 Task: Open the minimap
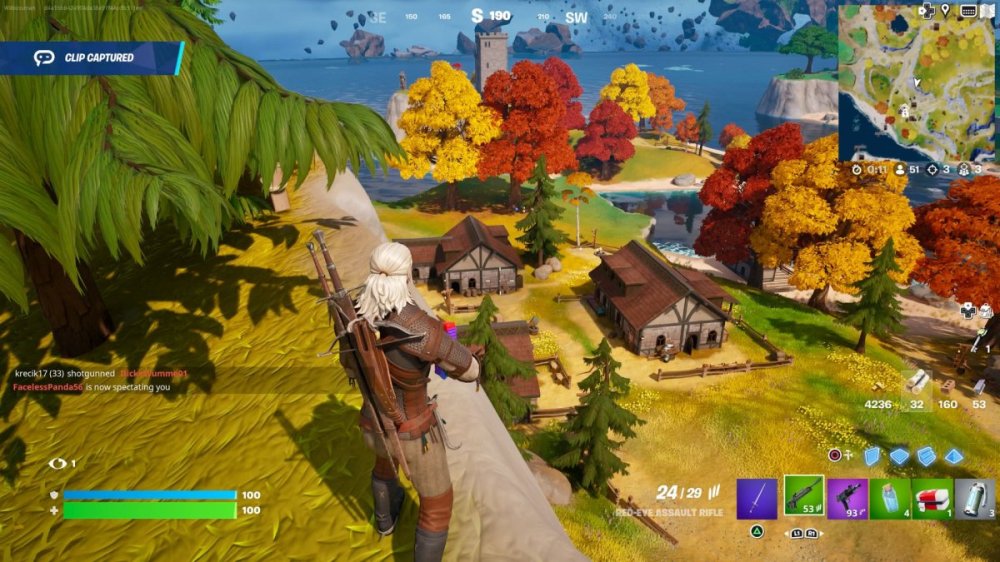coord(917,83)
